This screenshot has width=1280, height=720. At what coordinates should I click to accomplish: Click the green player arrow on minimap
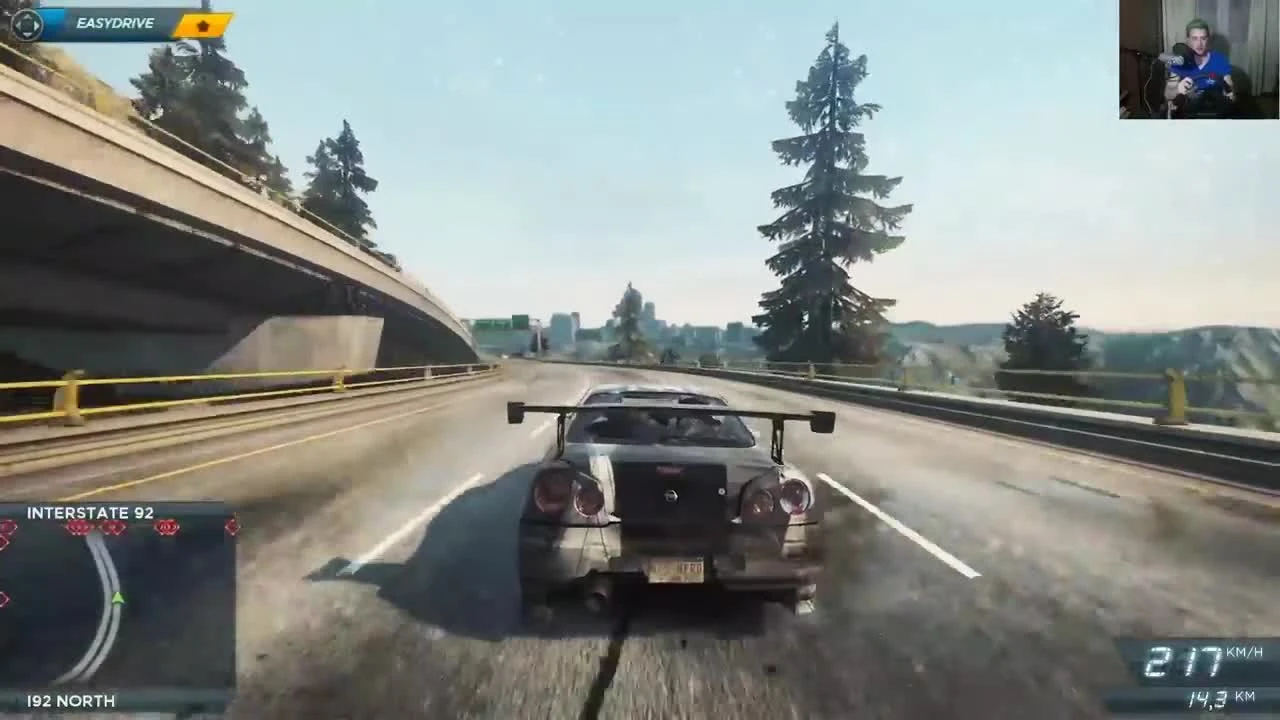pyautogui.click(x=117, y=597)
